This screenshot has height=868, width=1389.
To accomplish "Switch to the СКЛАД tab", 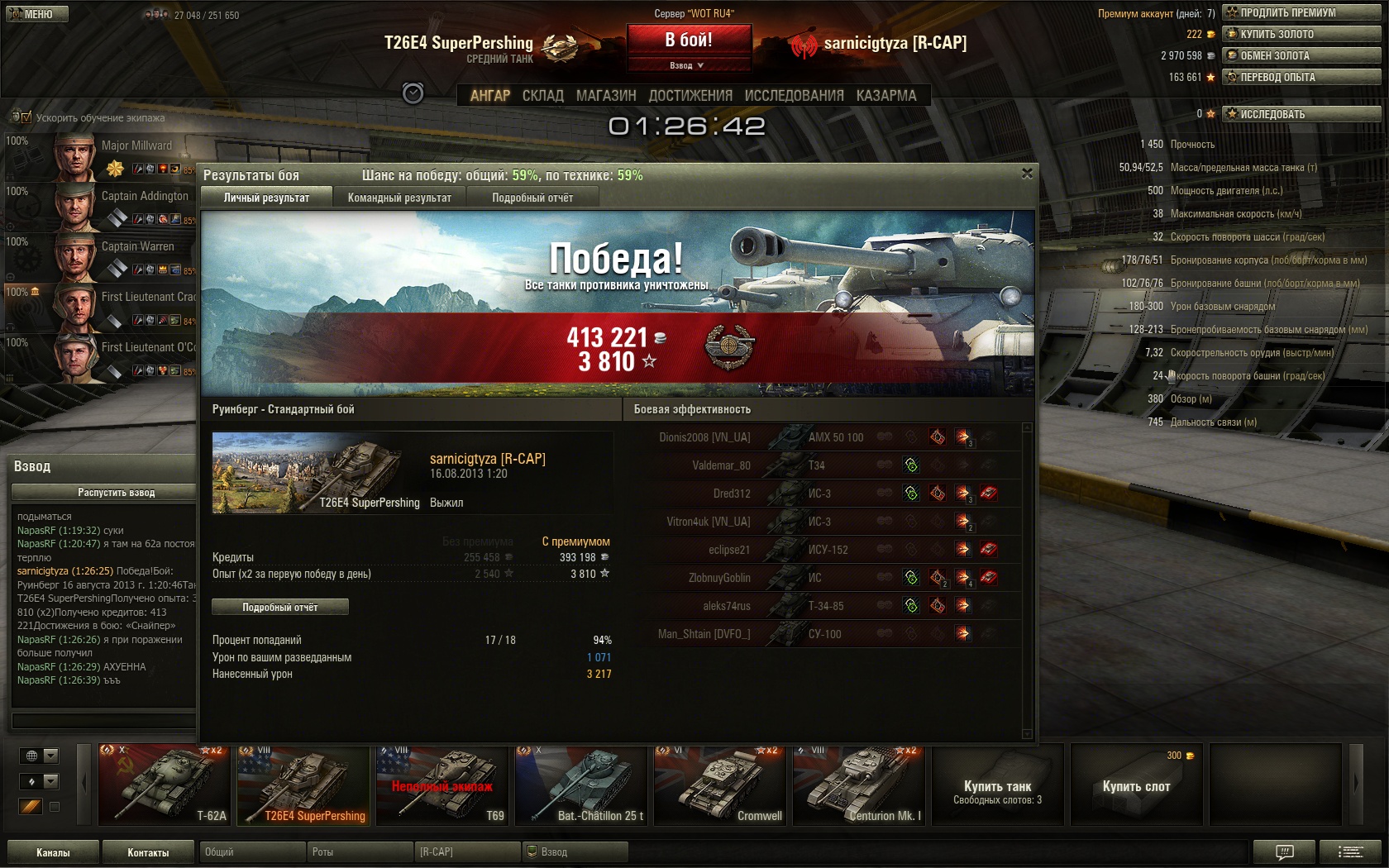I will (542, 96).
